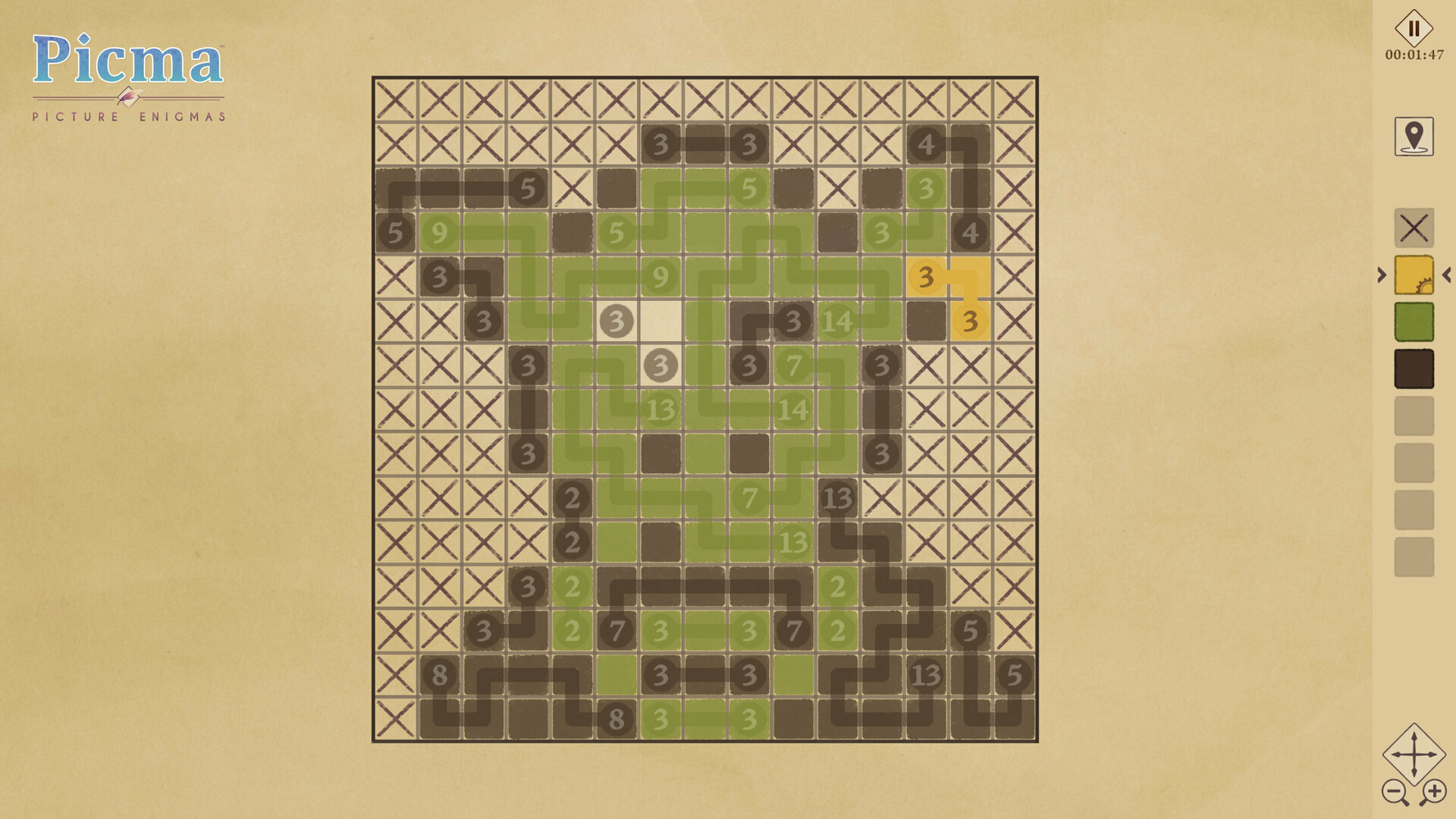Click the yellow grid cell numbered 3
The height and width of the screenshot is (819, 1456).
924,277
